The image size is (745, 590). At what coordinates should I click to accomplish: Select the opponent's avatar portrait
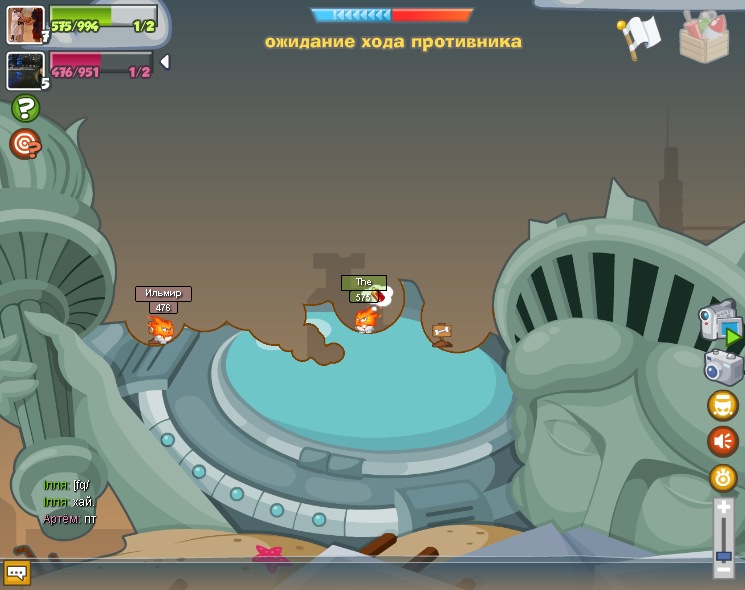(25, 70)
